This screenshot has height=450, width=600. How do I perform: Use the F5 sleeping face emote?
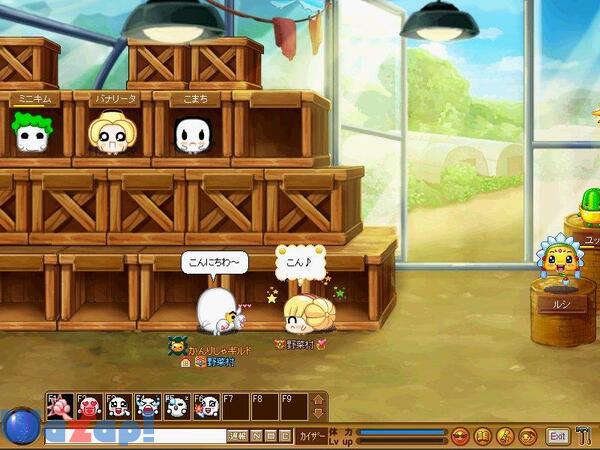(x=176, y=406)
